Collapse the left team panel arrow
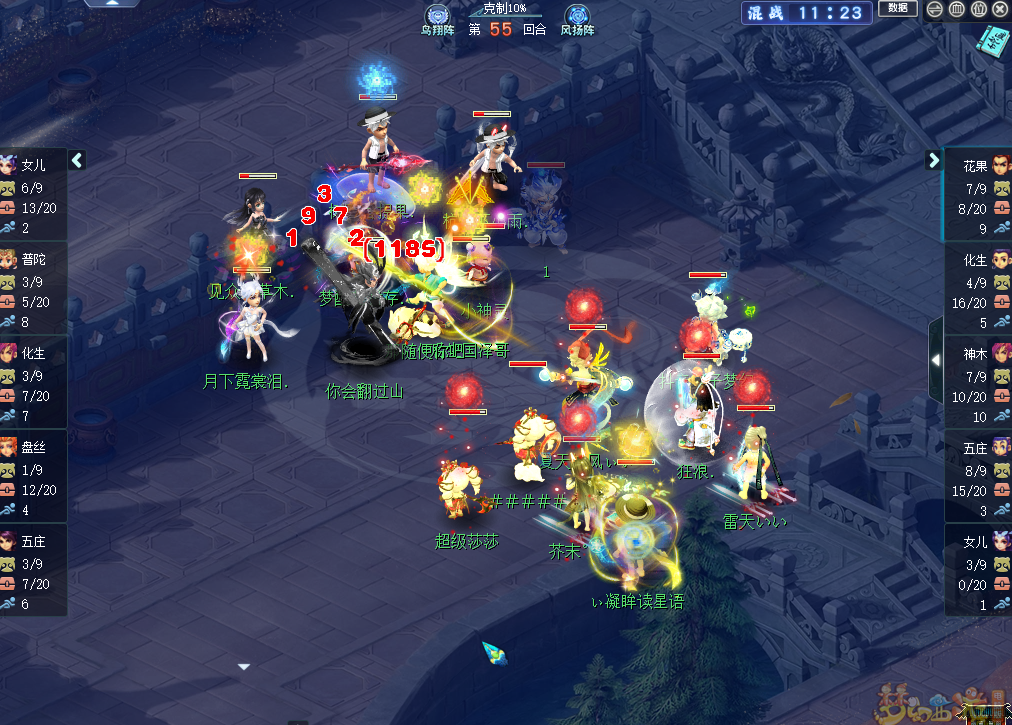Image resolution: width=1012 pixels, height=725 pixels. (77, 160)
